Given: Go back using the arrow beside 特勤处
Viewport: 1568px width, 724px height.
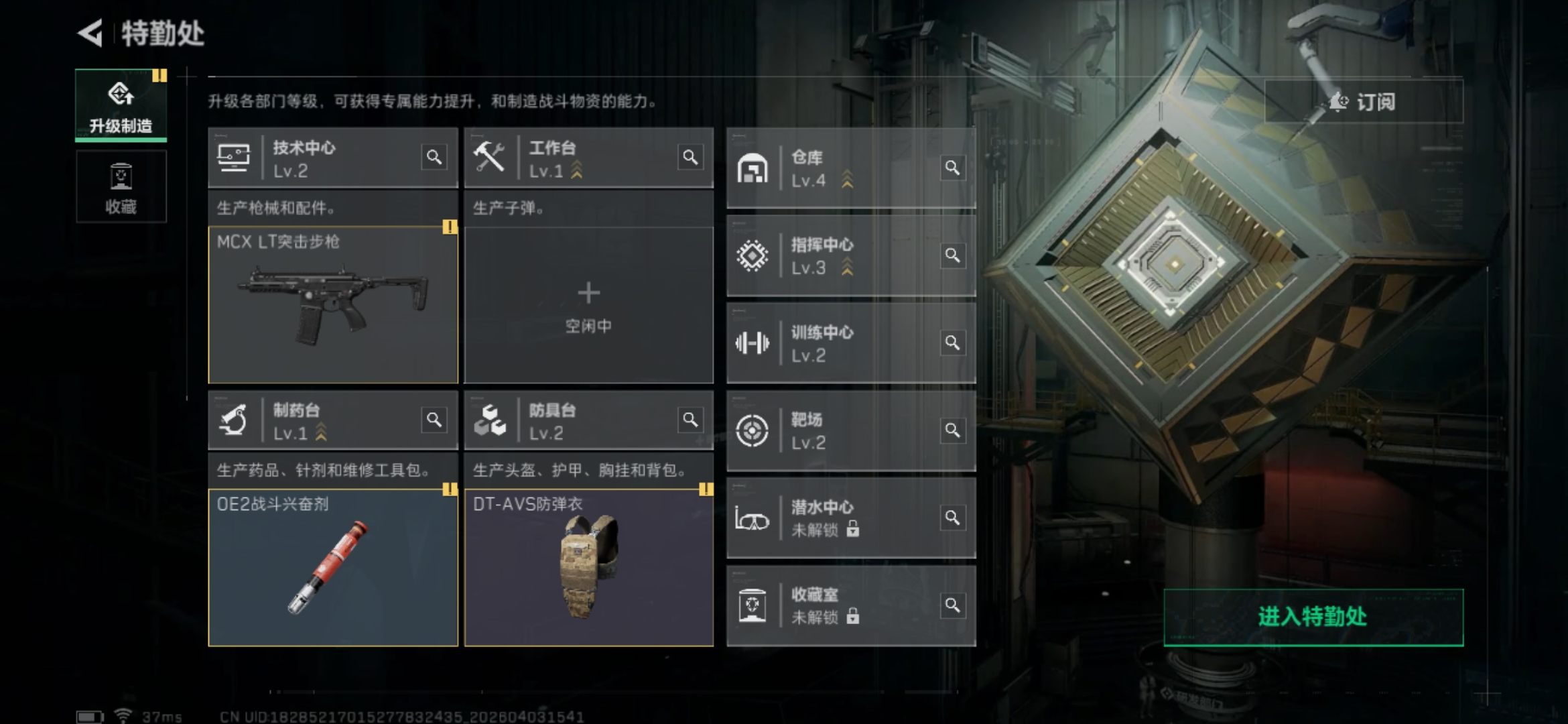Looking at the screenshot, I should 90,33.
